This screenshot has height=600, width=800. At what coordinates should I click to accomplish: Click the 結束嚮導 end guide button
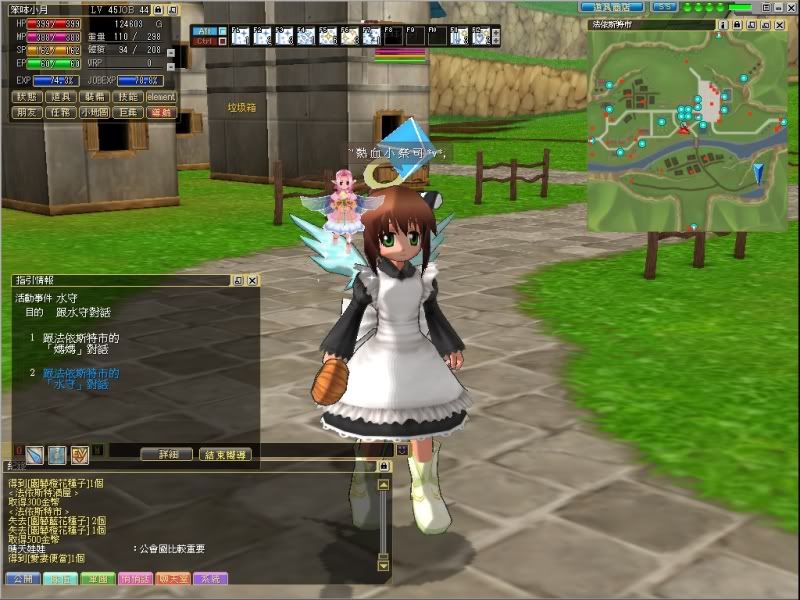click(x=224, y=454)
